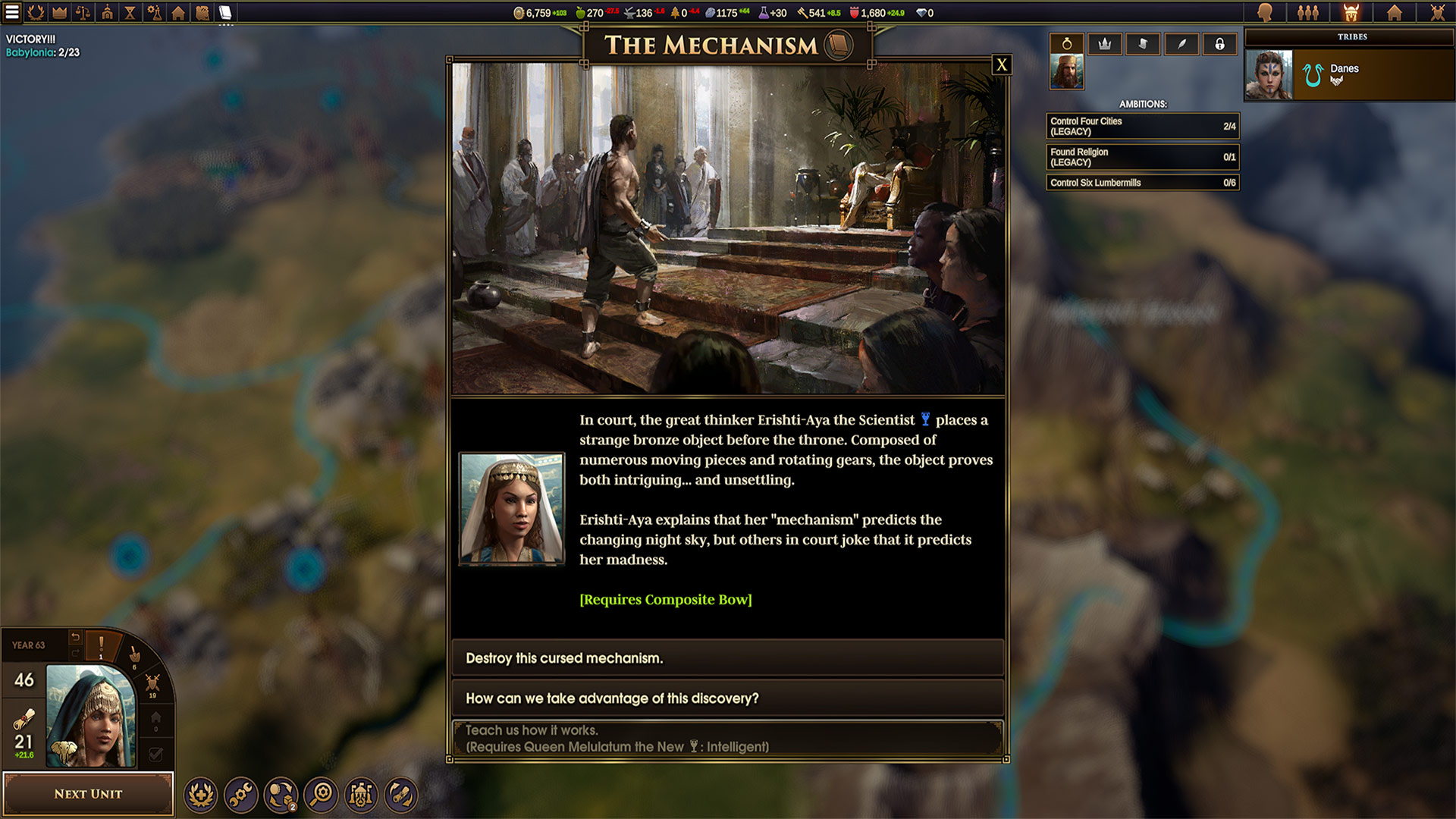
Task: Open the exclamation mark notifications tab
Action: coord(101,646)
